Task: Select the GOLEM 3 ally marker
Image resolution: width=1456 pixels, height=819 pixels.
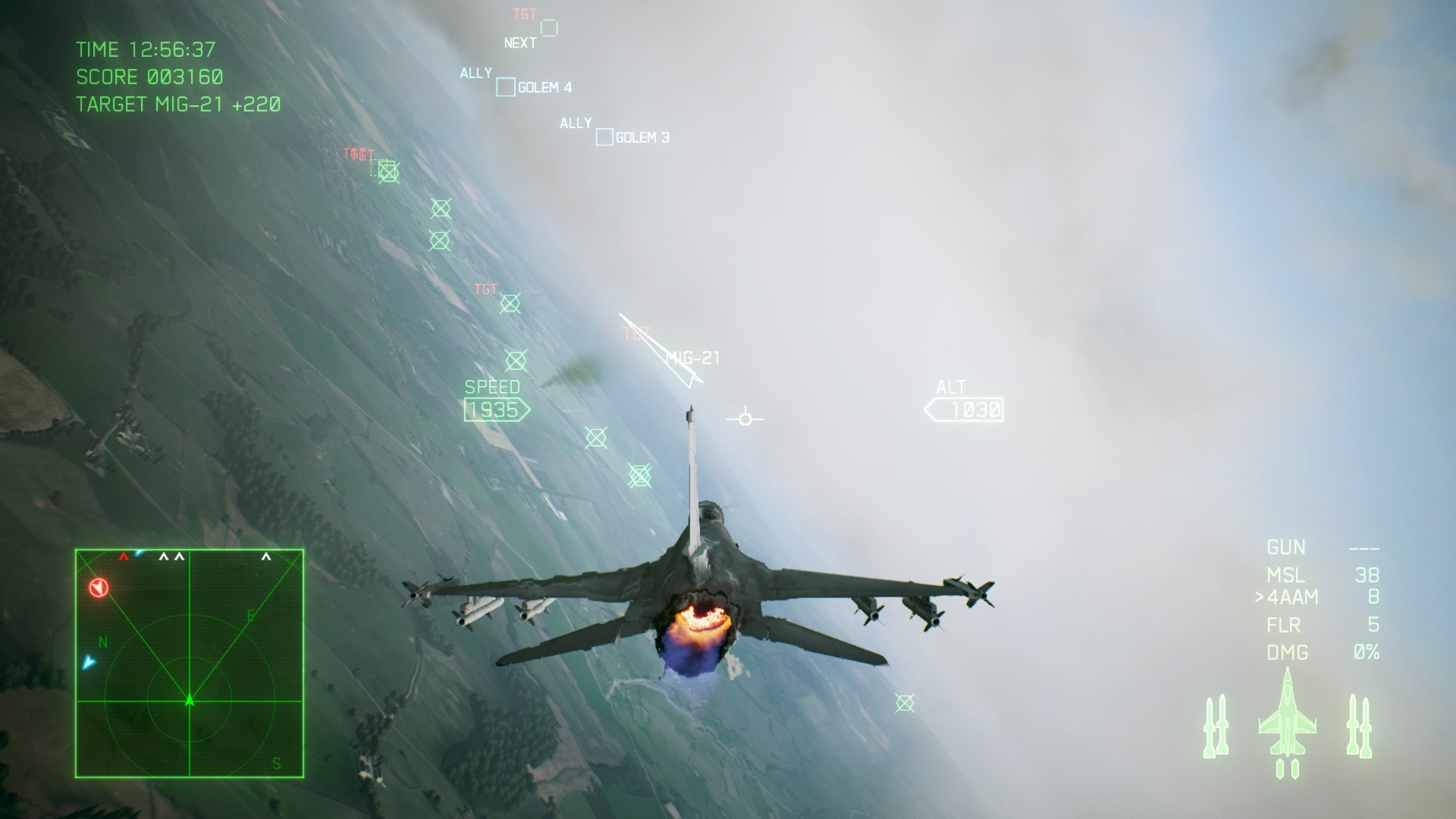Action: click(604, 137)
